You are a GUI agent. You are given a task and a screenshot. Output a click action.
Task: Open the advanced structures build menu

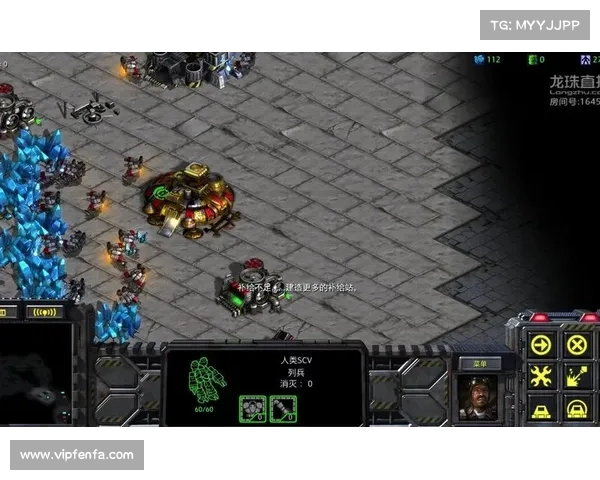pyautogui.click(x=577, y=408)
